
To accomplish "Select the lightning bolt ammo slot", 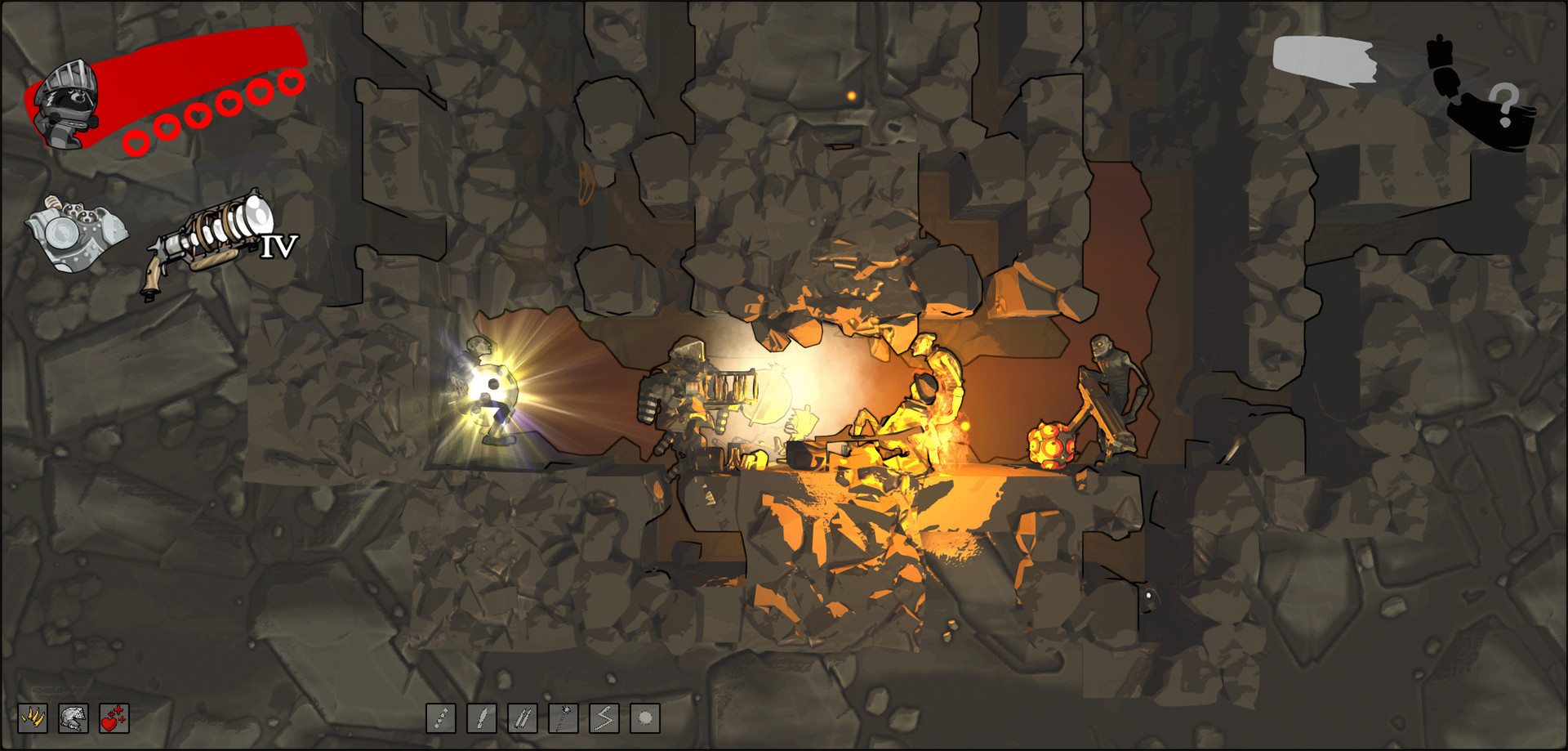I will click(x=604, y=718).
